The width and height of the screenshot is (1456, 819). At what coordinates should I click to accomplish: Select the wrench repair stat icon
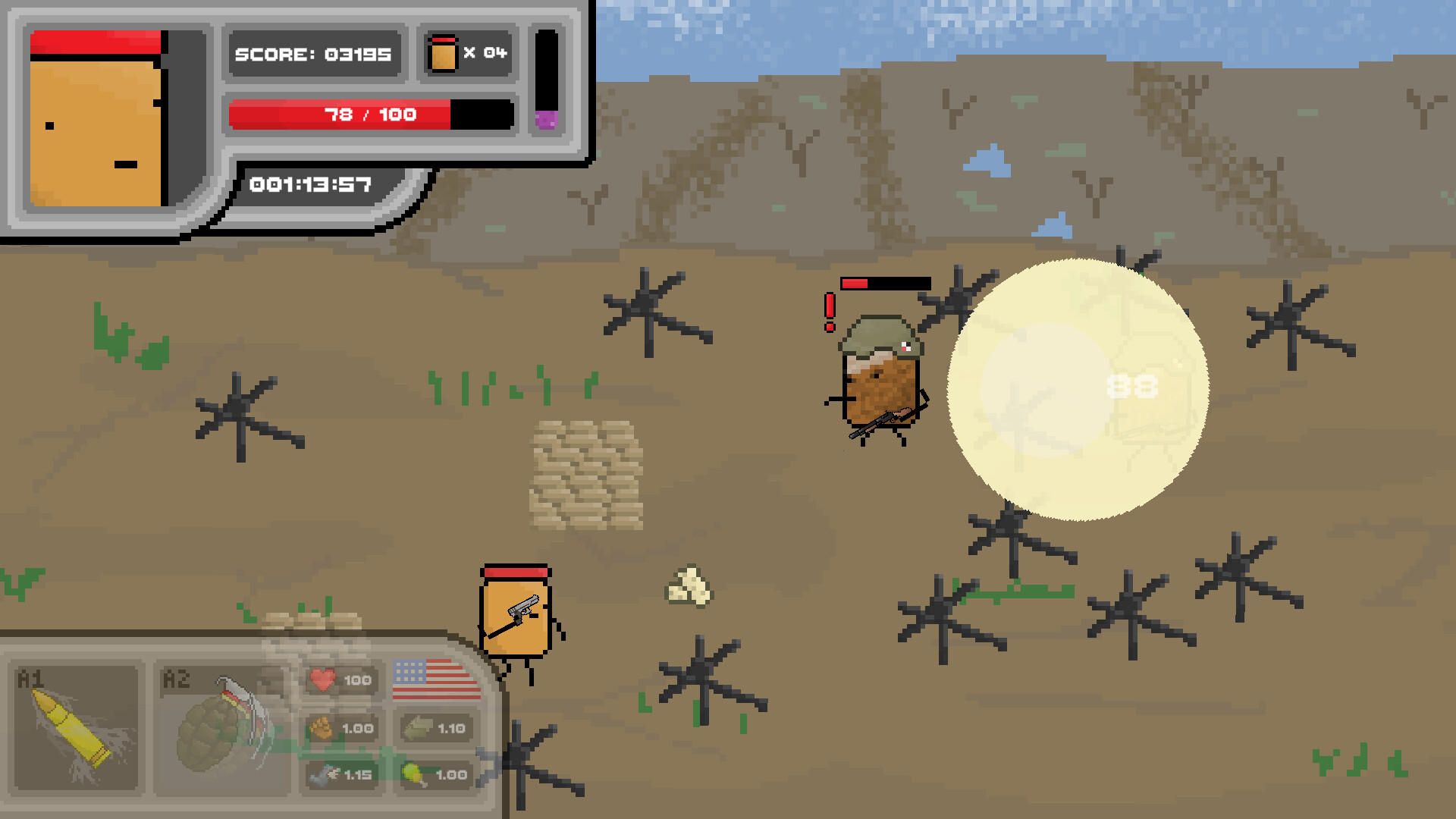tap(318, 775)
